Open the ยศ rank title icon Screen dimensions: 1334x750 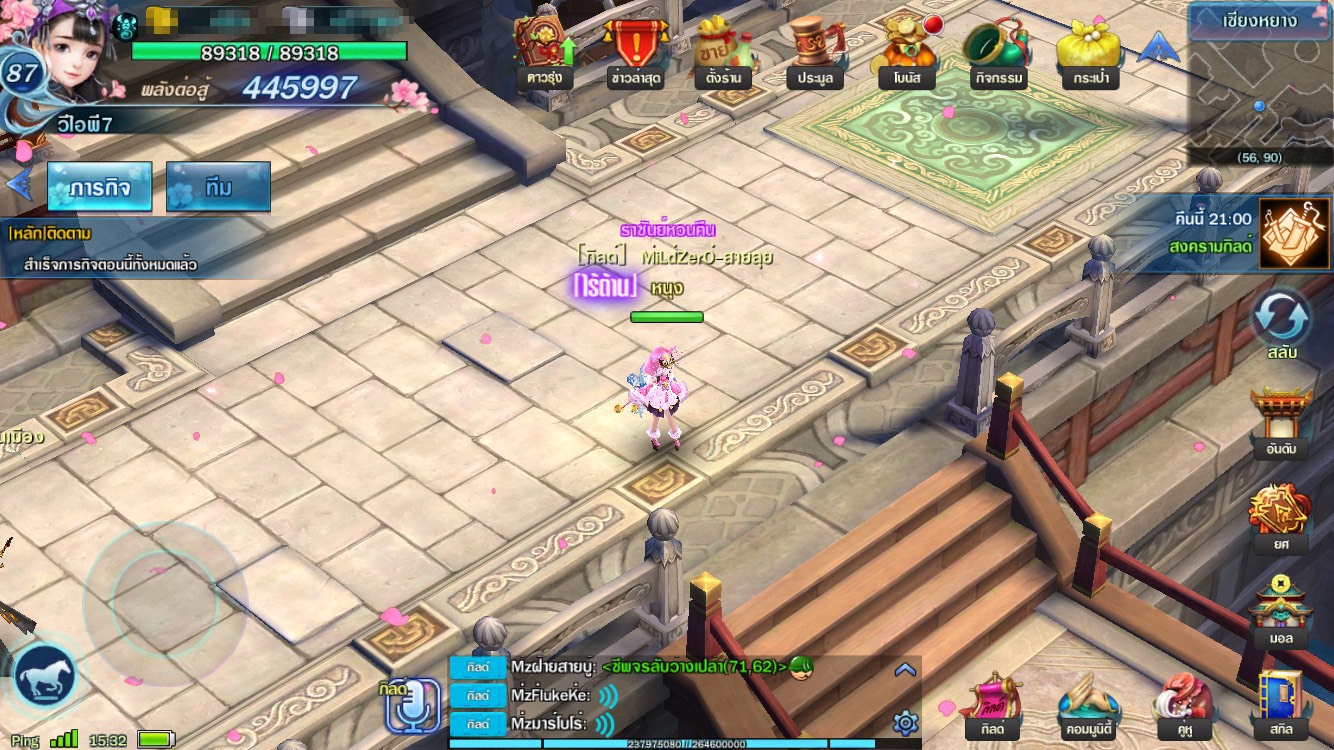coord(1281,515)
